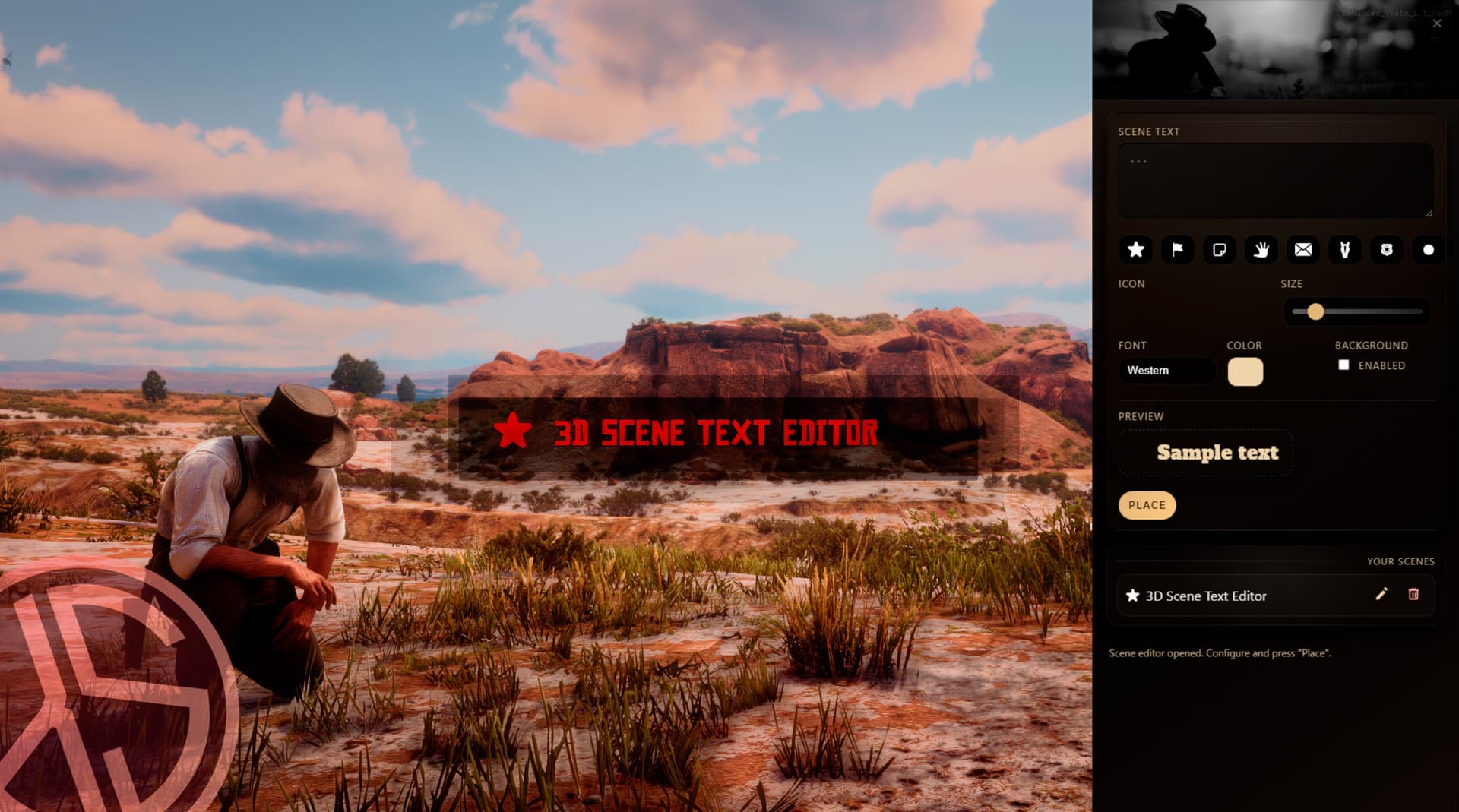
Task: Enable the background for scene text
Action: click(1345, 365)
